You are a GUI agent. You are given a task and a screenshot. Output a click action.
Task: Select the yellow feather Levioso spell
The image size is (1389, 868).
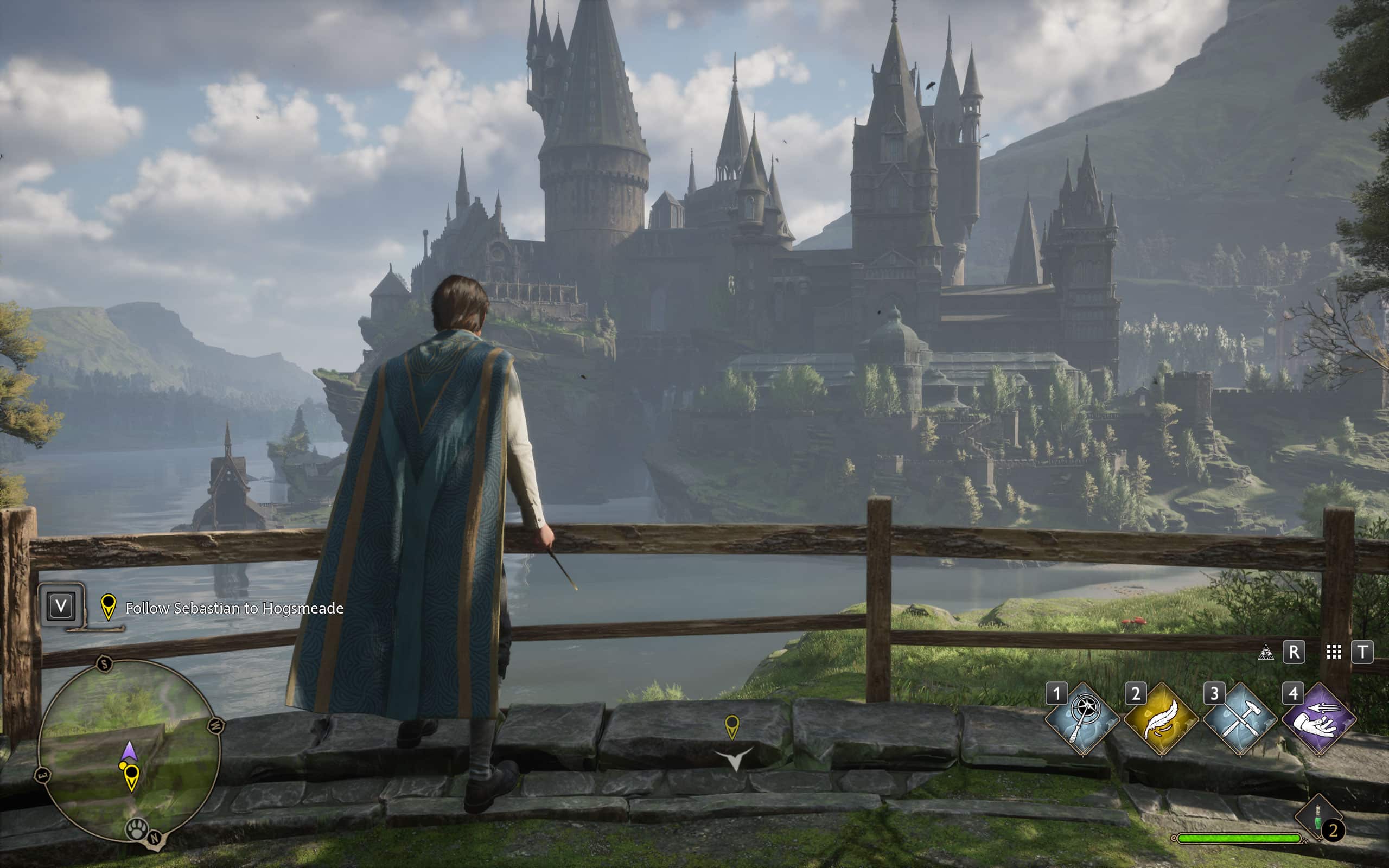(1161, 719)
